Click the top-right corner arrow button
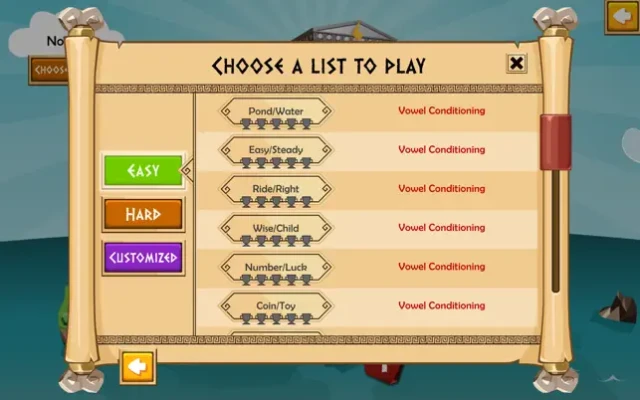This screenshot has width=640, height=400. [622, 16]
